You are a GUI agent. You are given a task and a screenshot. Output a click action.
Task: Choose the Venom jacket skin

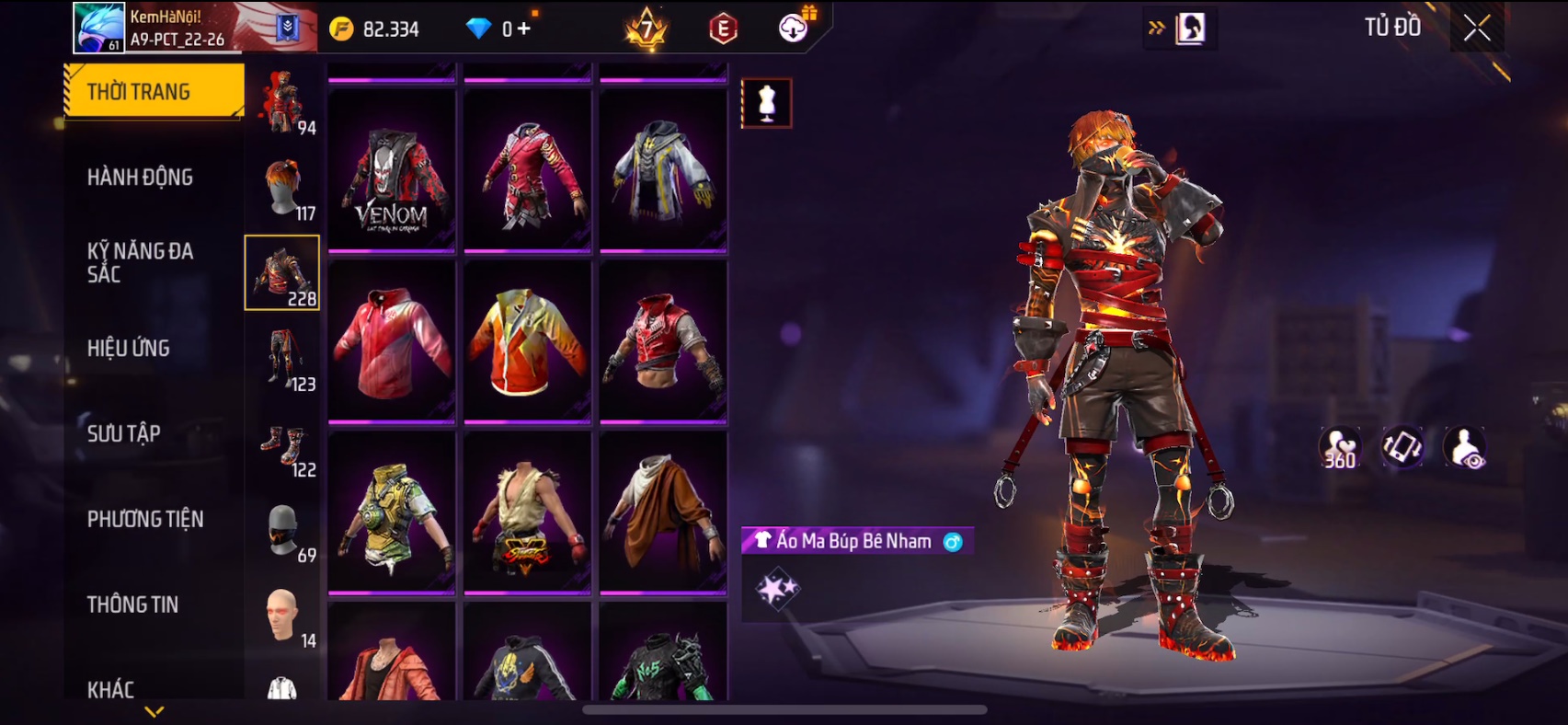[392, 171]
